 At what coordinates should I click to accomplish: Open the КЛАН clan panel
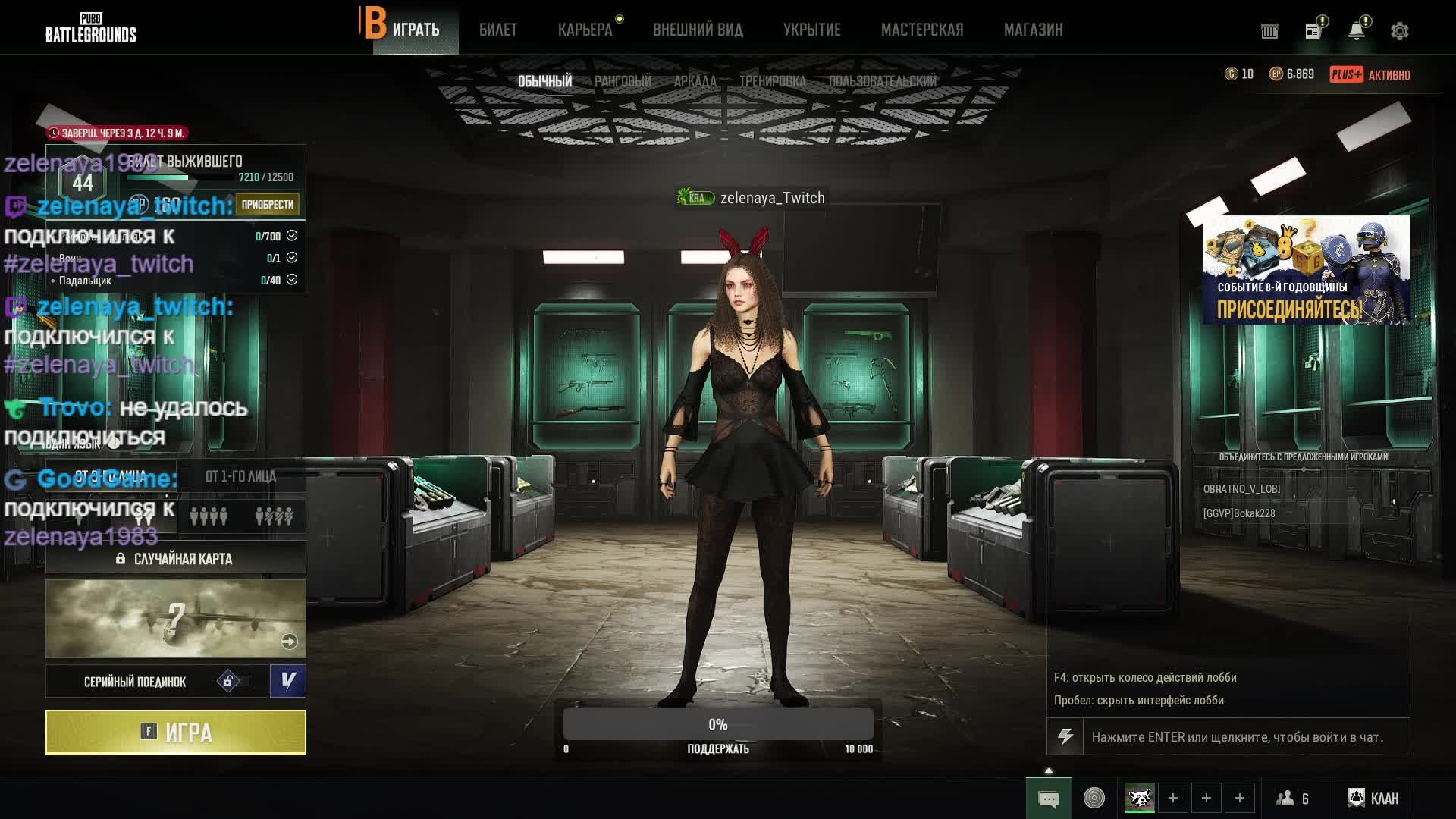click(x=1373, y=798)
